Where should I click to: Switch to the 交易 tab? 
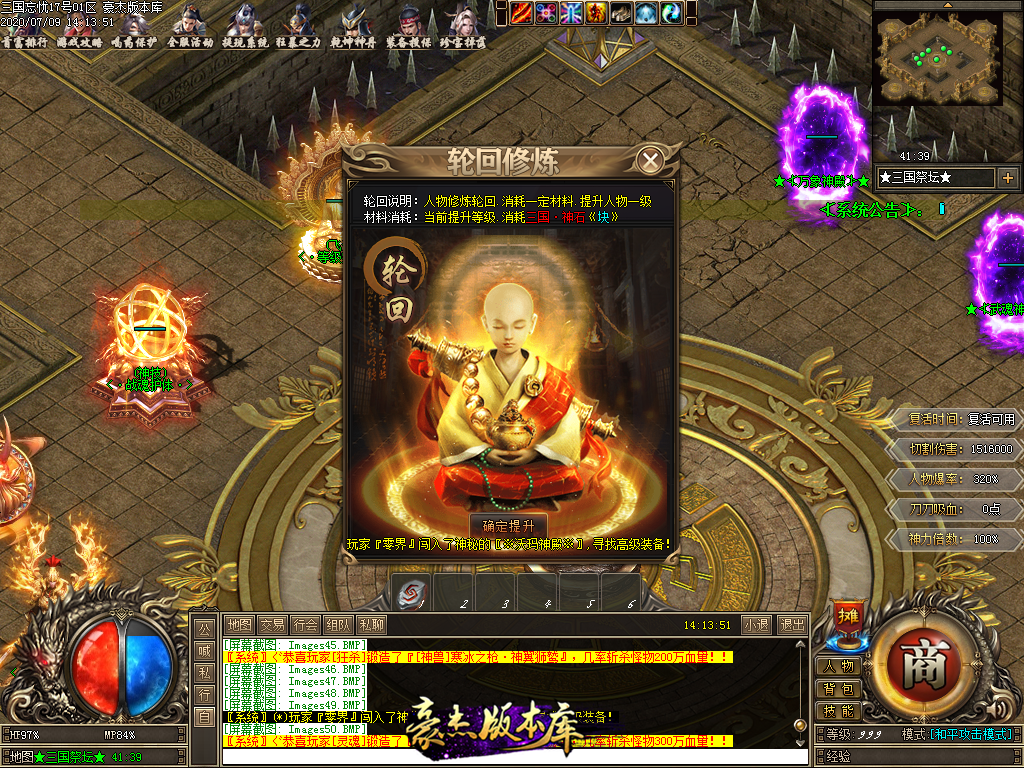[x=272, y=624]
